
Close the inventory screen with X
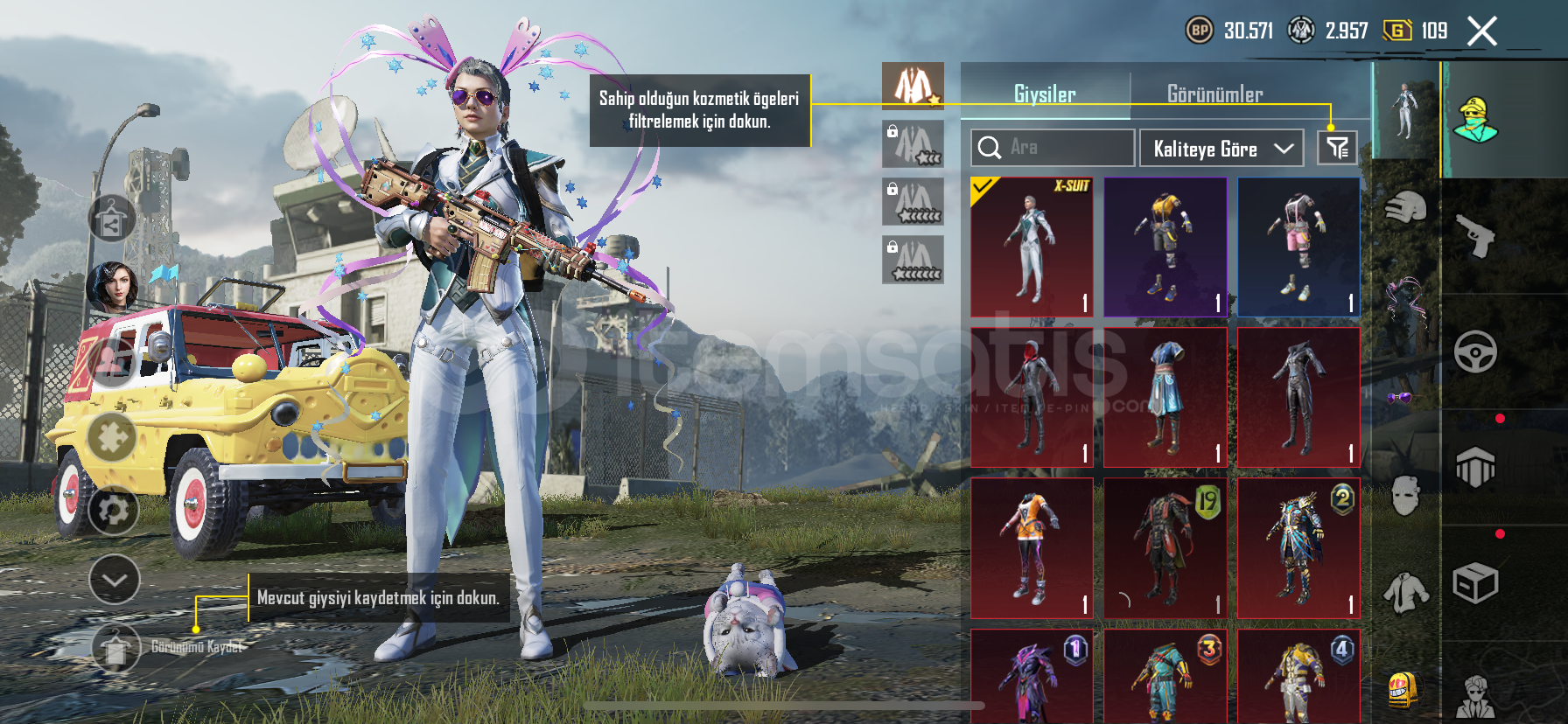(1481, 31)
